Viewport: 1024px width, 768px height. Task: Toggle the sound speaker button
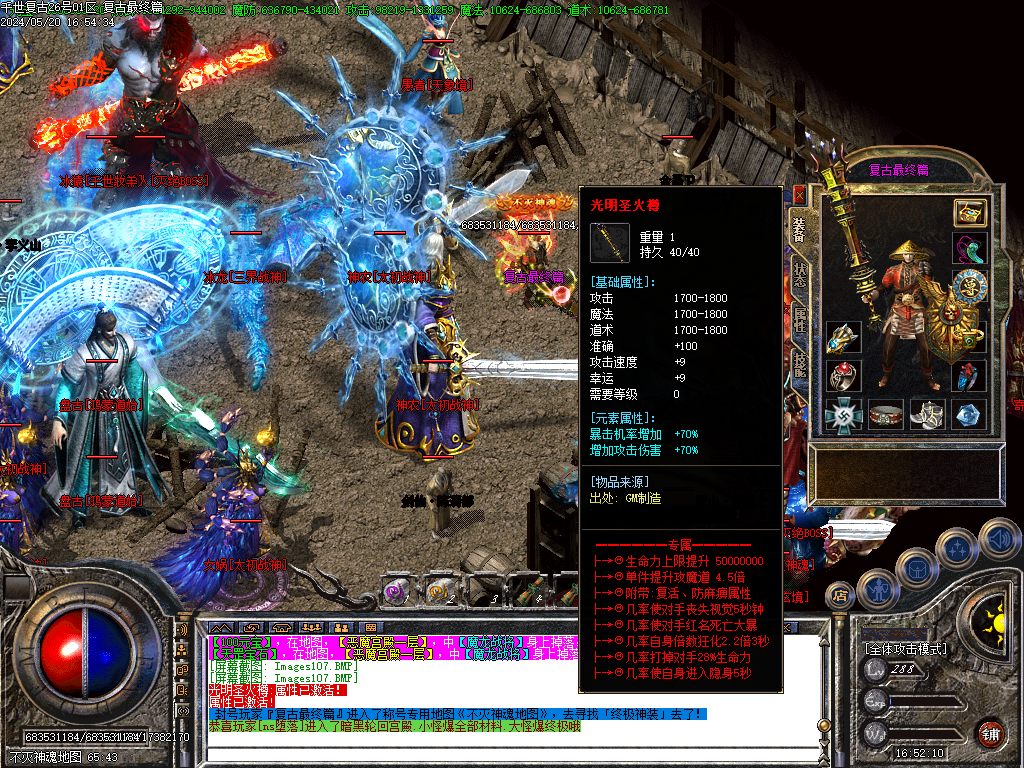click(999, 538)
